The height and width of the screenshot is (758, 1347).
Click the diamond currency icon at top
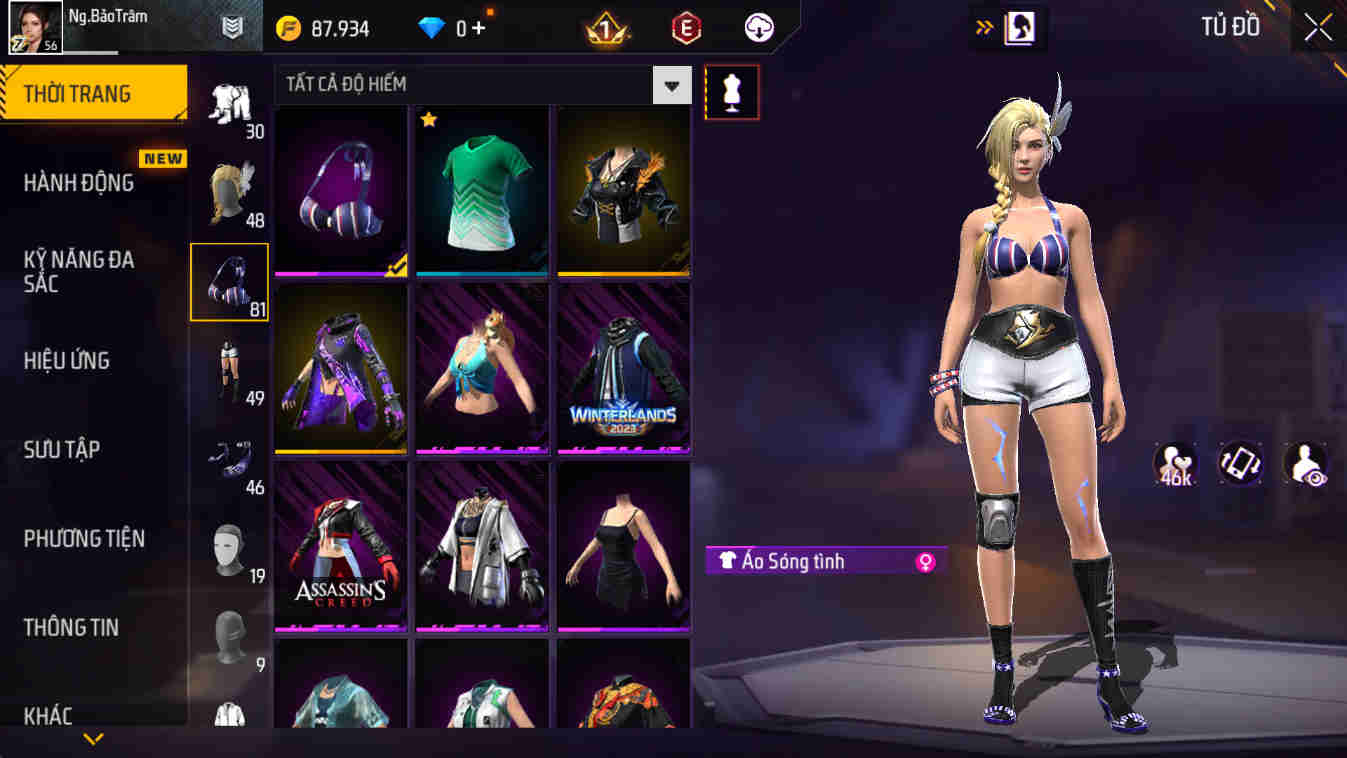(x=432, y=28)
